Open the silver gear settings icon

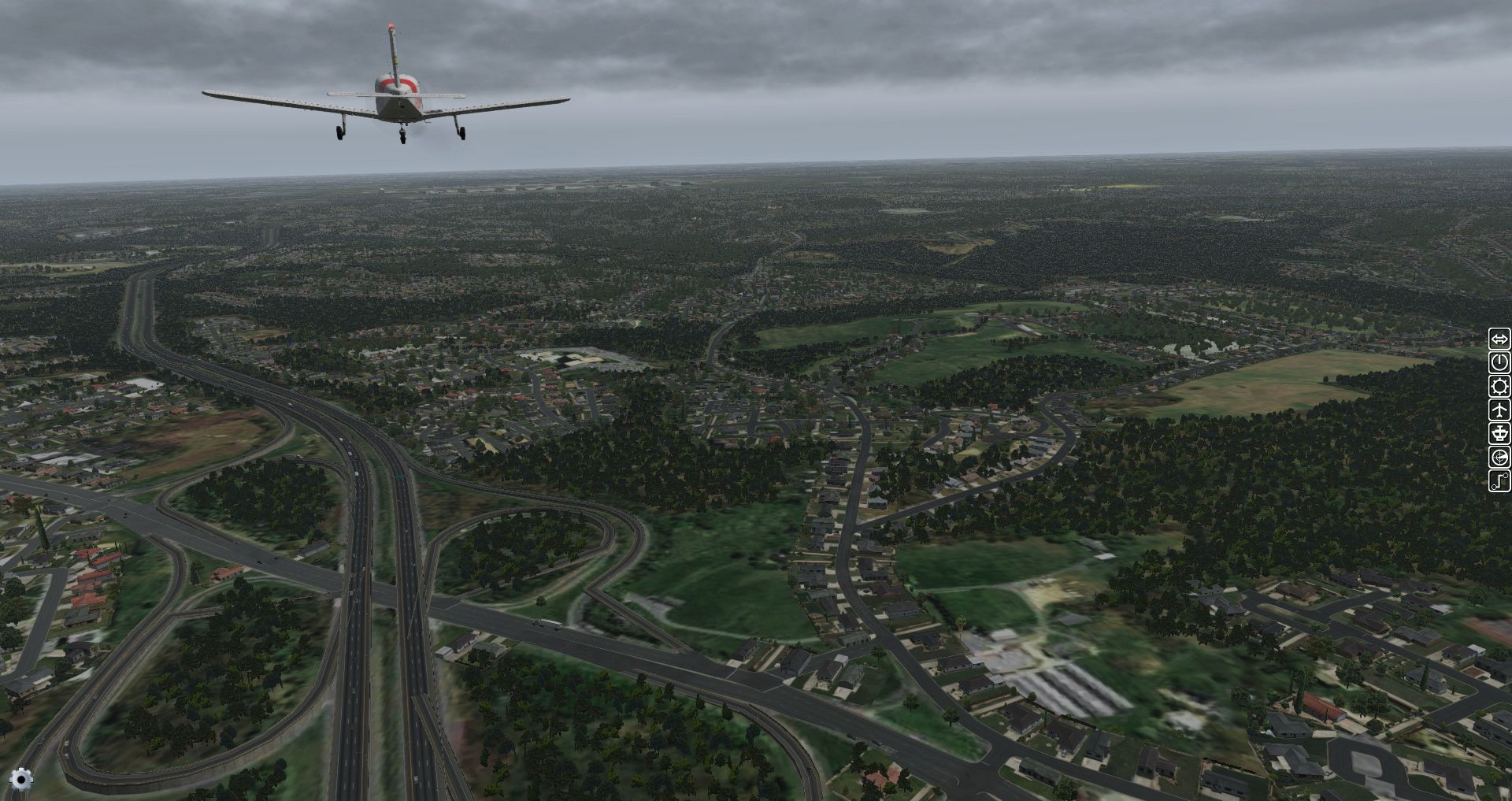(x=21, y=779)
